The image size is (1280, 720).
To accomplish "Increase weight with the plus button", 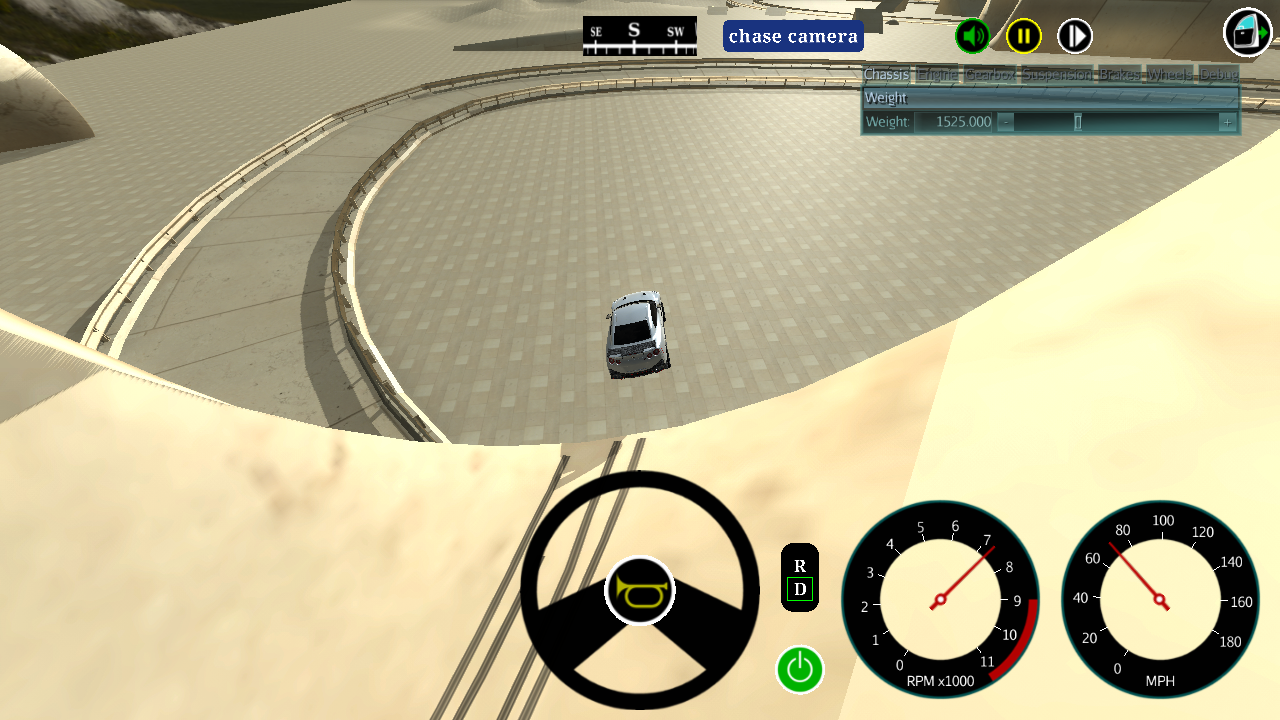I will point(1227,122).
